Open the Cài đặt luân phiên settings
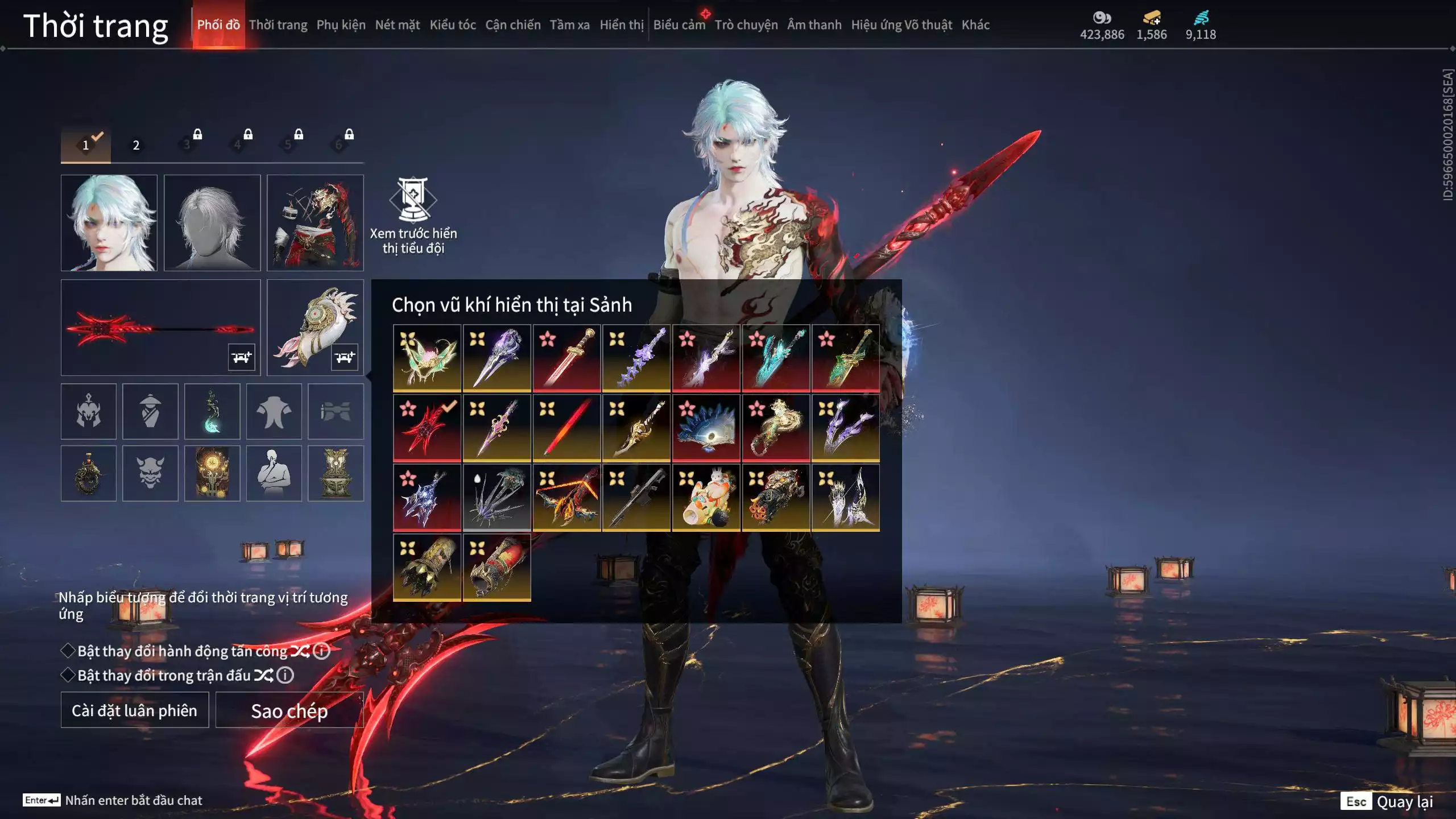Screen dimensions: 1456x819 coord(135,710)
